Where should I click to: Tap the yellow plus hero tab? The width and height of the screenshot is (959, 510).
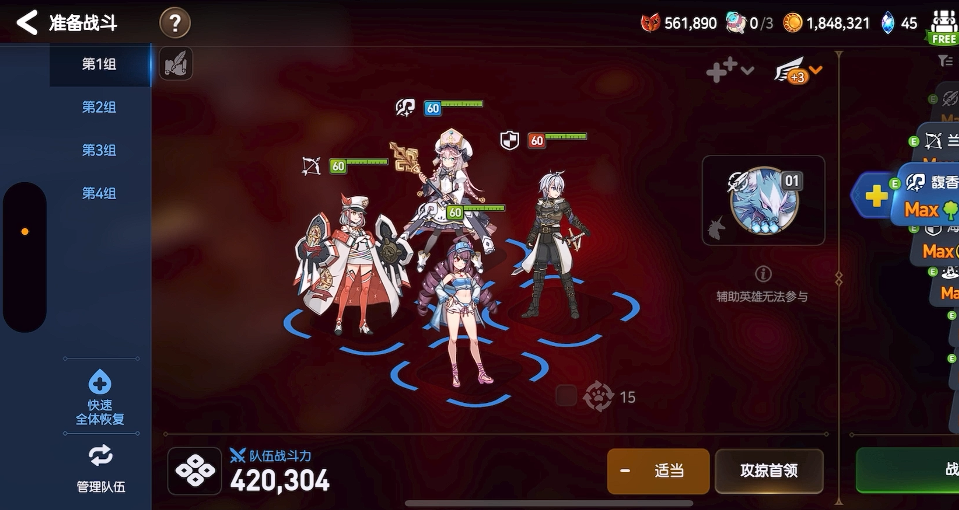point(875,195)
